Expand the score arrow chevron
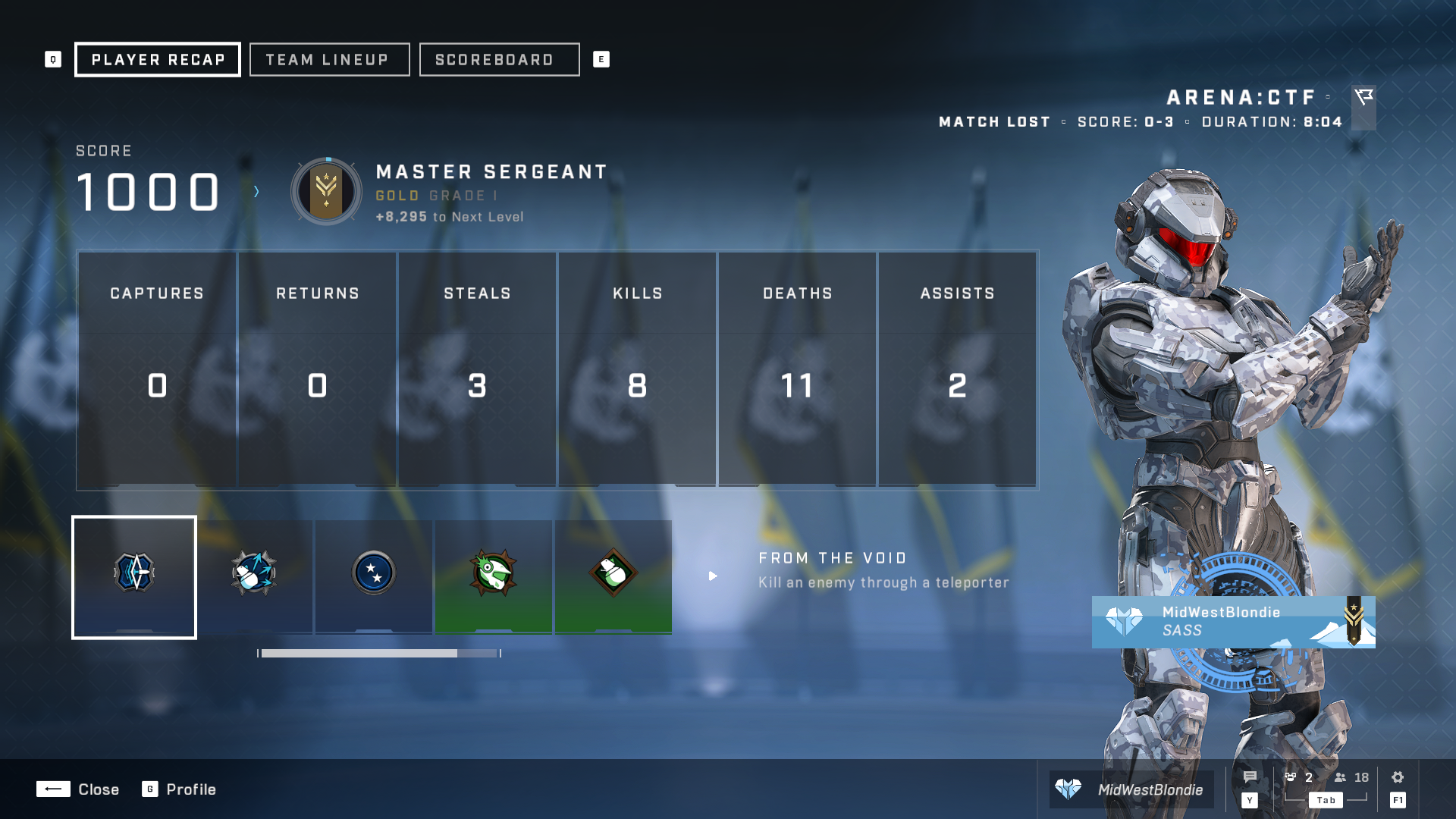Screen dimensions: 1456x819 (256, 192)
